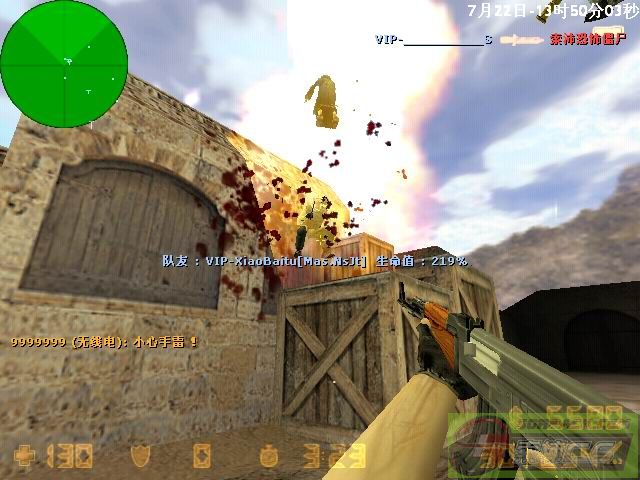Screen dimensions: 640x480
Task: Click the green circular radar
Action: (64, 64)
